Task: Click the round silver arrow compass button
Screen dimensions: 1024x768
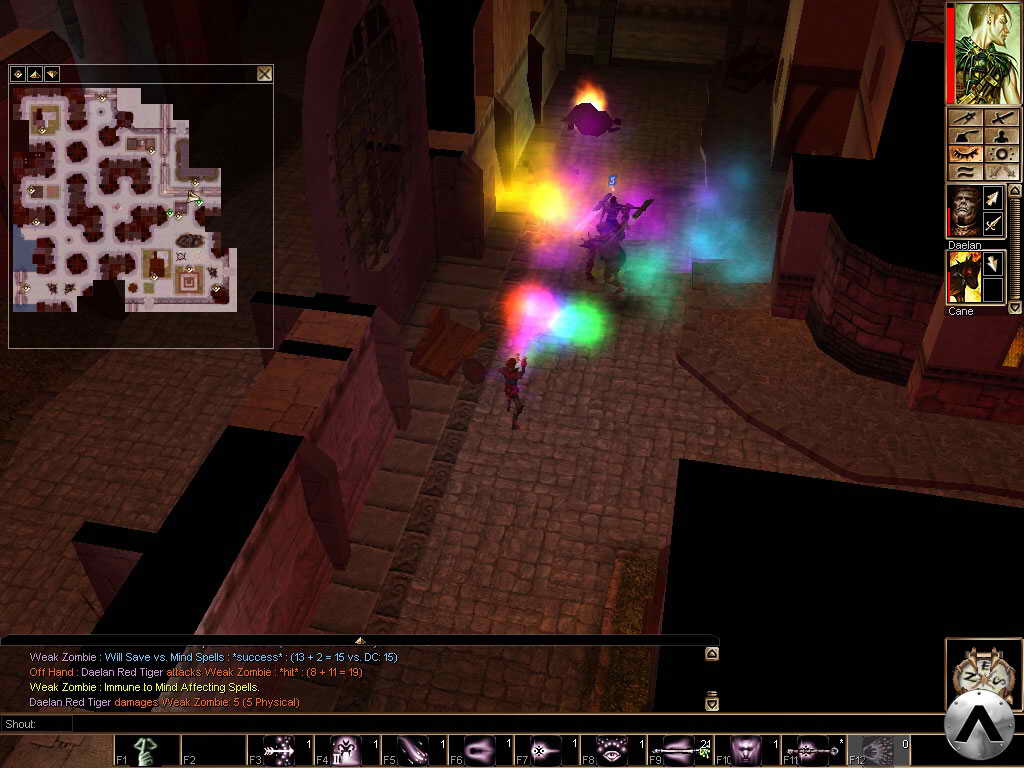Action: click(981, 727)
